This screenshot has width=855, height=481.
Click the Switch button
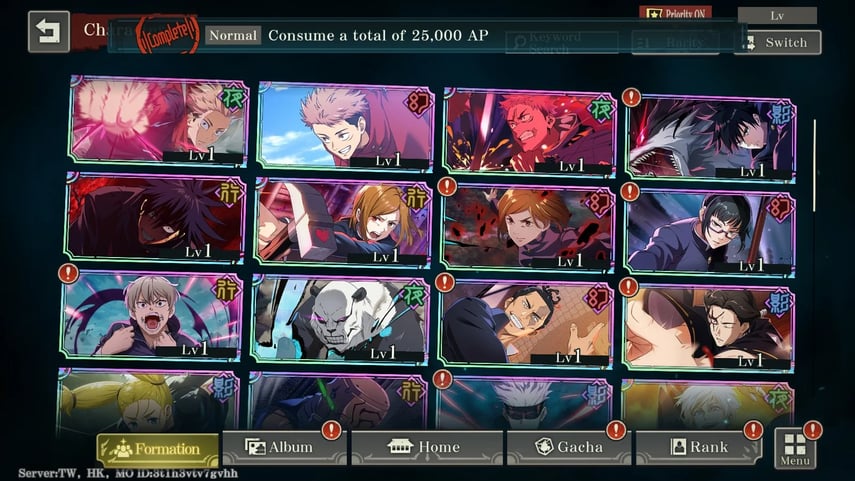(777, 43)
